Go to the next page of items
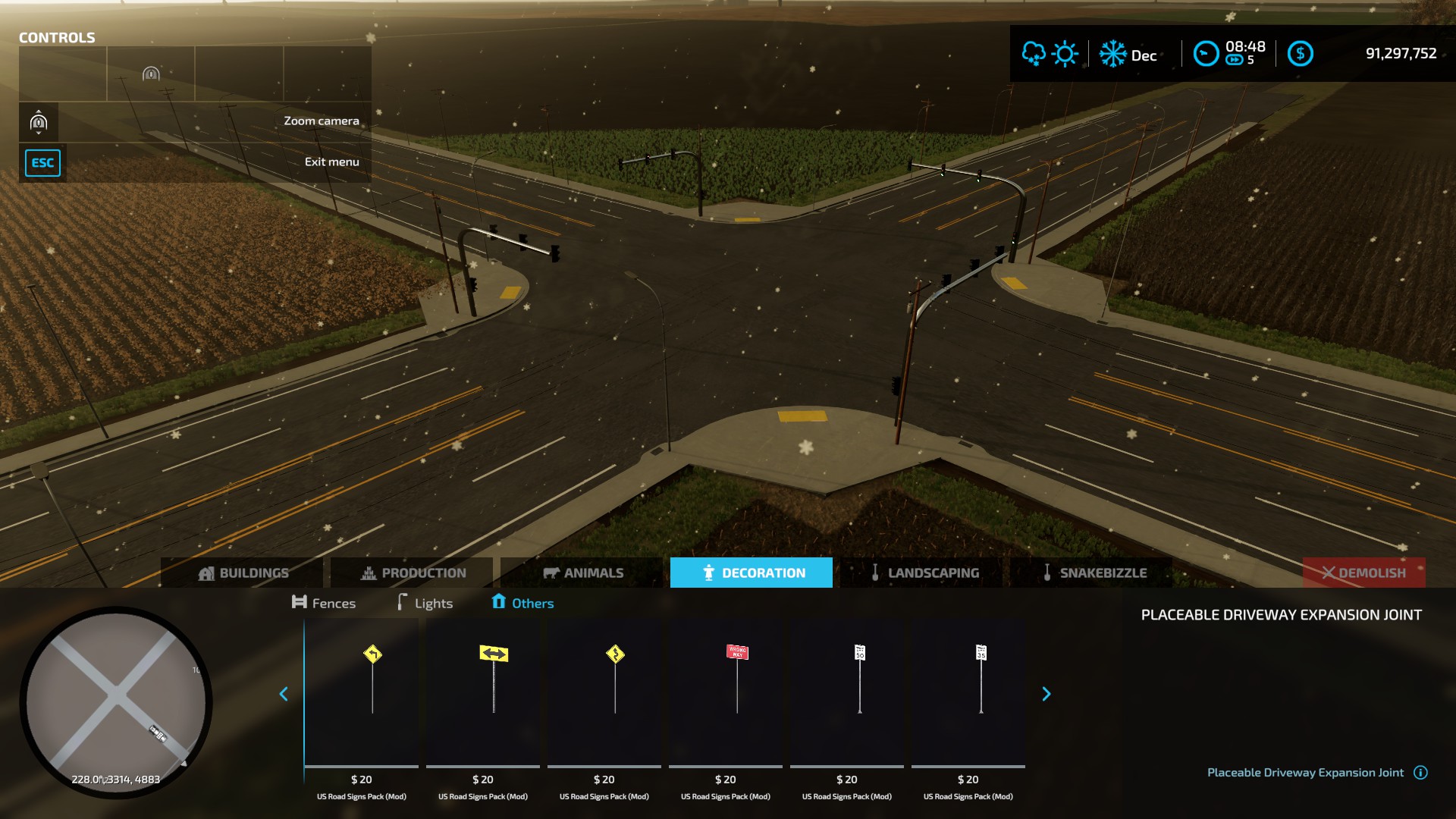The image size is (1456, 819). pos(1046,694)
